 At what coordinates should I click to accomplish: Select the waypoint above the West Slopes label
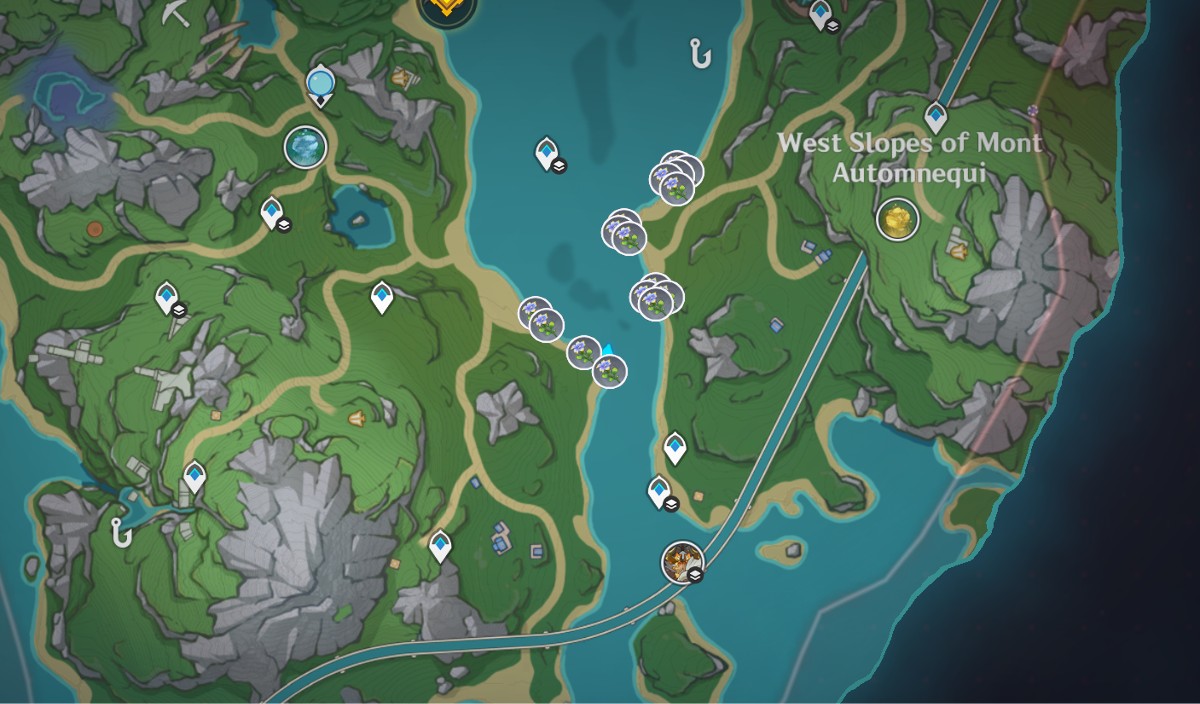(x=935, y=117)
